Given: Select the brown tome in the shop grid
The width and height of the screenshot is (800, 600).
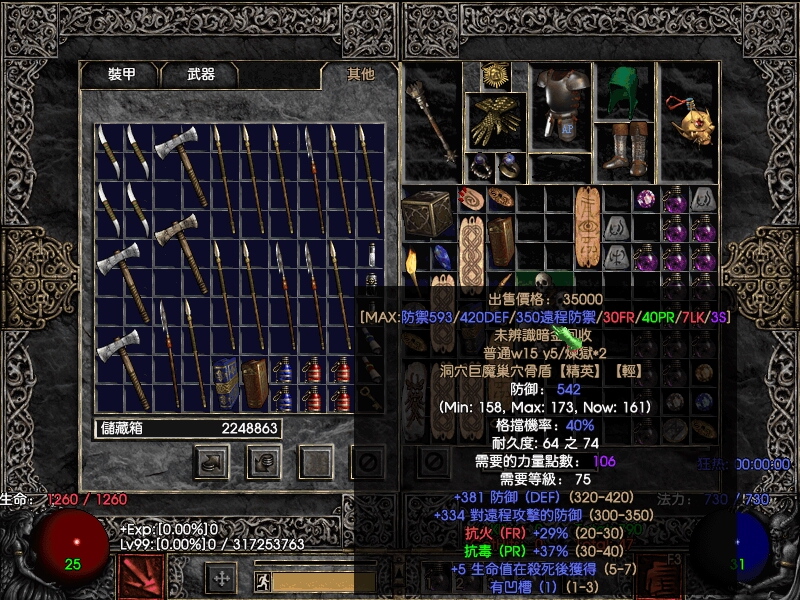Looking at the screenshot, I should 255,384.
